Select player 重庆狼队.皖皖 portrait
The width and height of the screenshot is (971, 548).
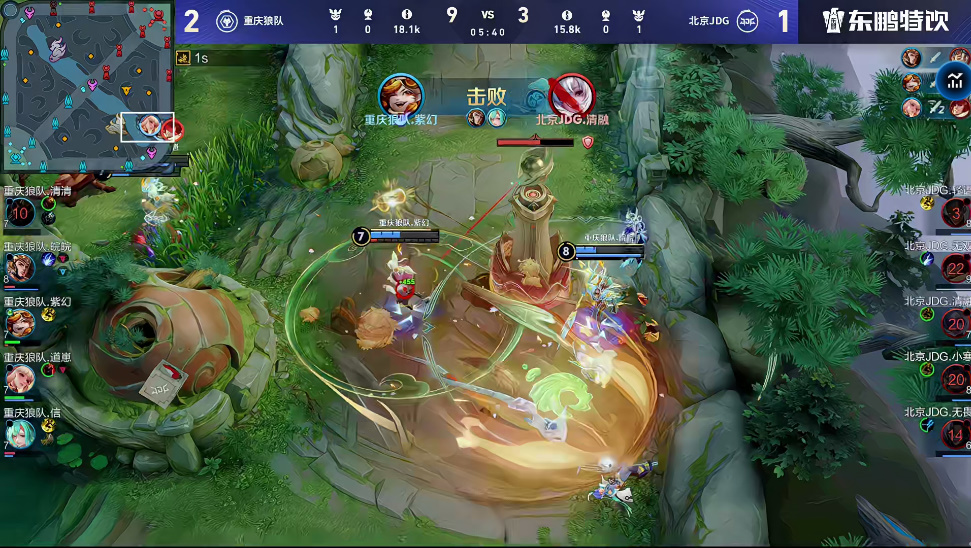tap(20, 266)
